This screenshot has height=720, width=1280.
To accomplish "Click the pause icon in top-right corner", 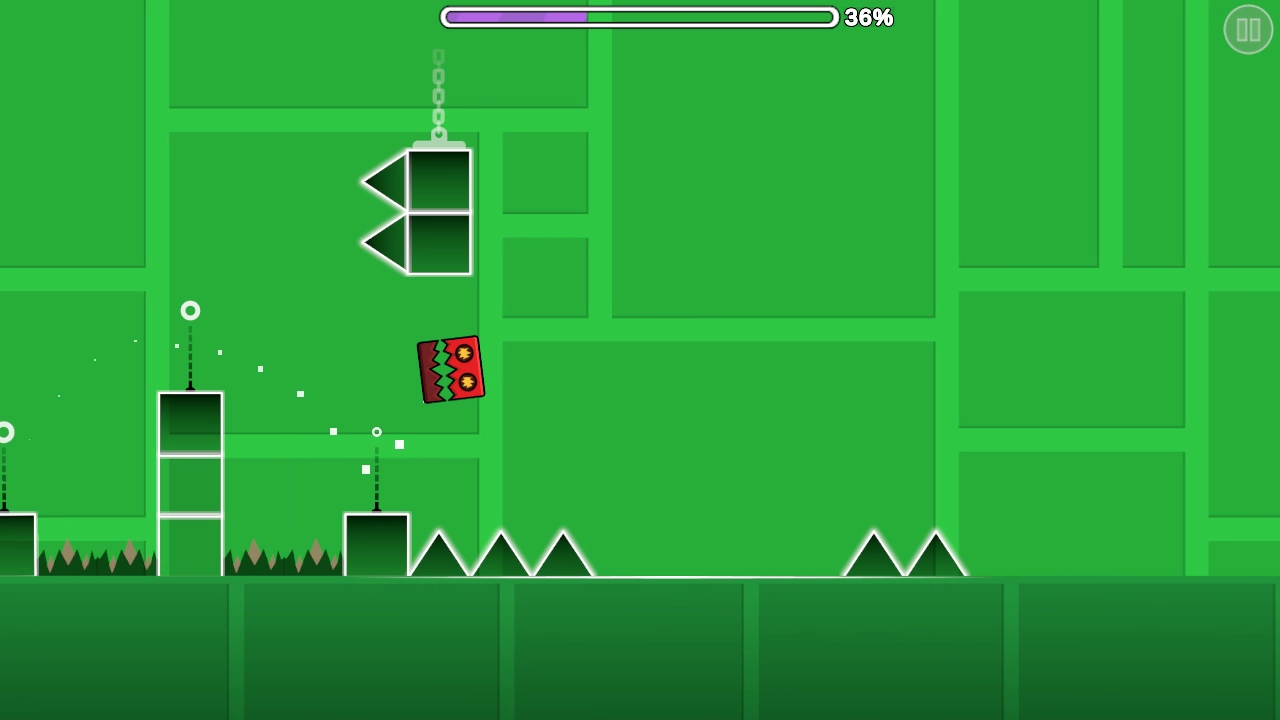I will [1248, 29].
